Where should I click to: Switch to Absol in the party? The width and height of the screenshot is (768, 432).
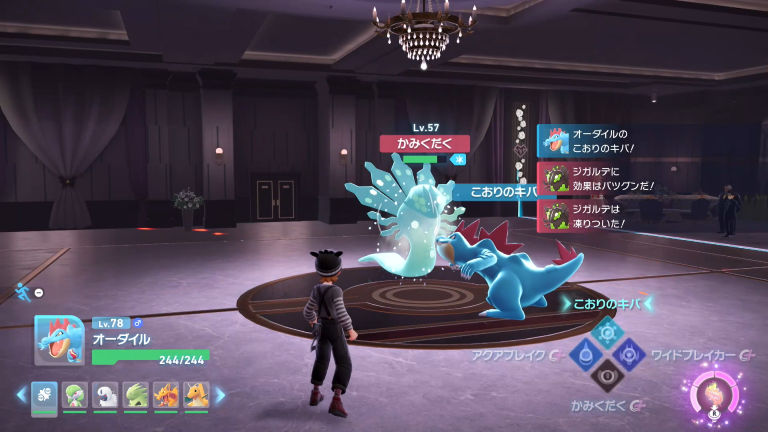click(x=105, y=395)
